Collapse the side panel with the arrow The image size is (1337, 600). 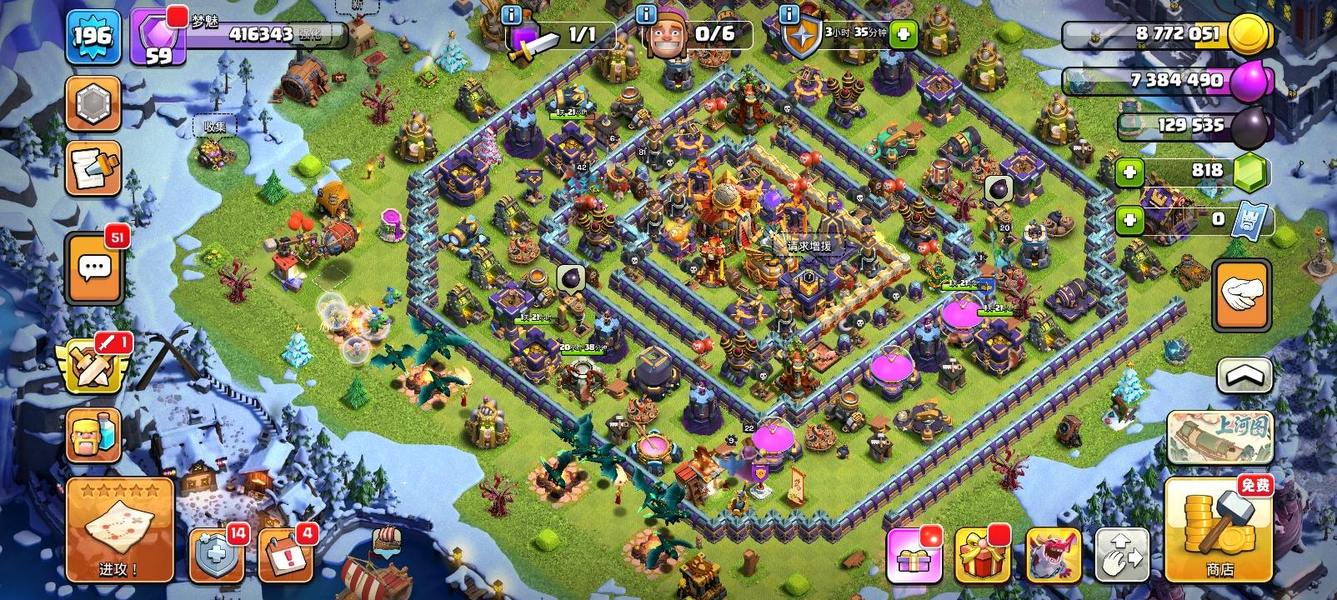pyautogui.click(x=1244, y=376)
